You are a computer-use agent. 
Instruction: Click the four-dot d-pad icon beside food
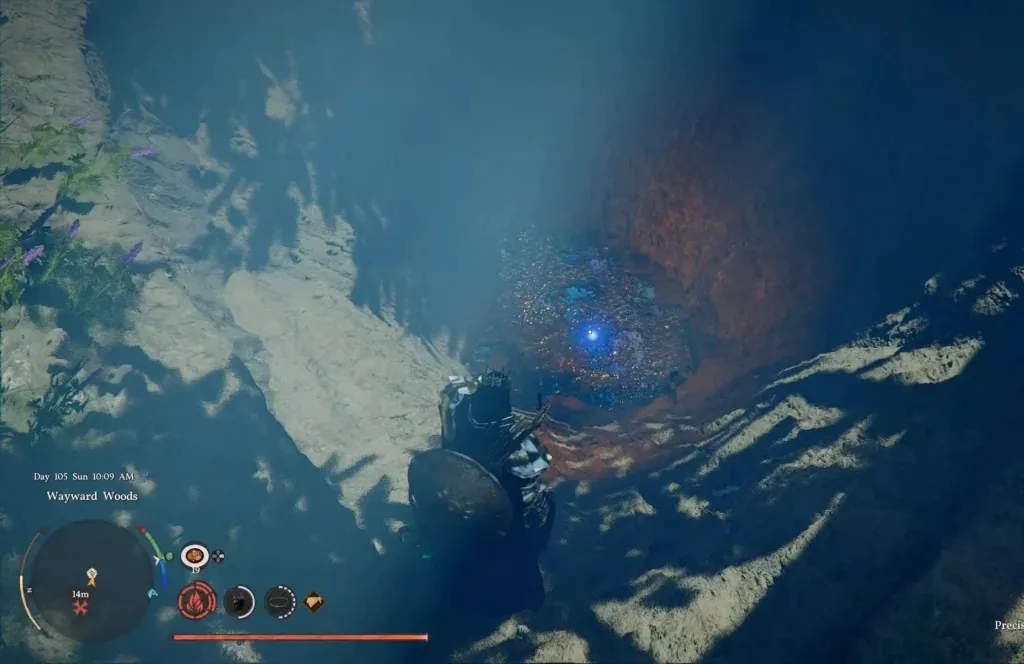(218, 556)
